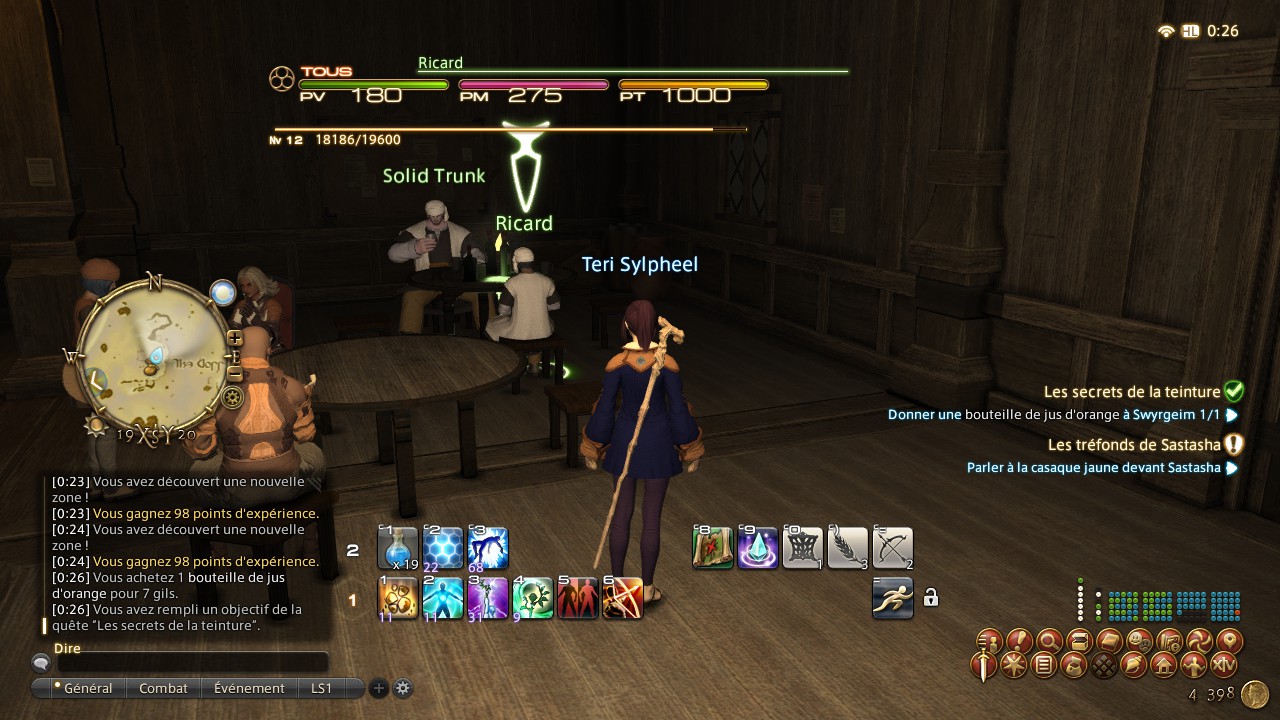Use the blue potion in hotbar 2
The image size is (1280, 720).
[x=397, y=548]
